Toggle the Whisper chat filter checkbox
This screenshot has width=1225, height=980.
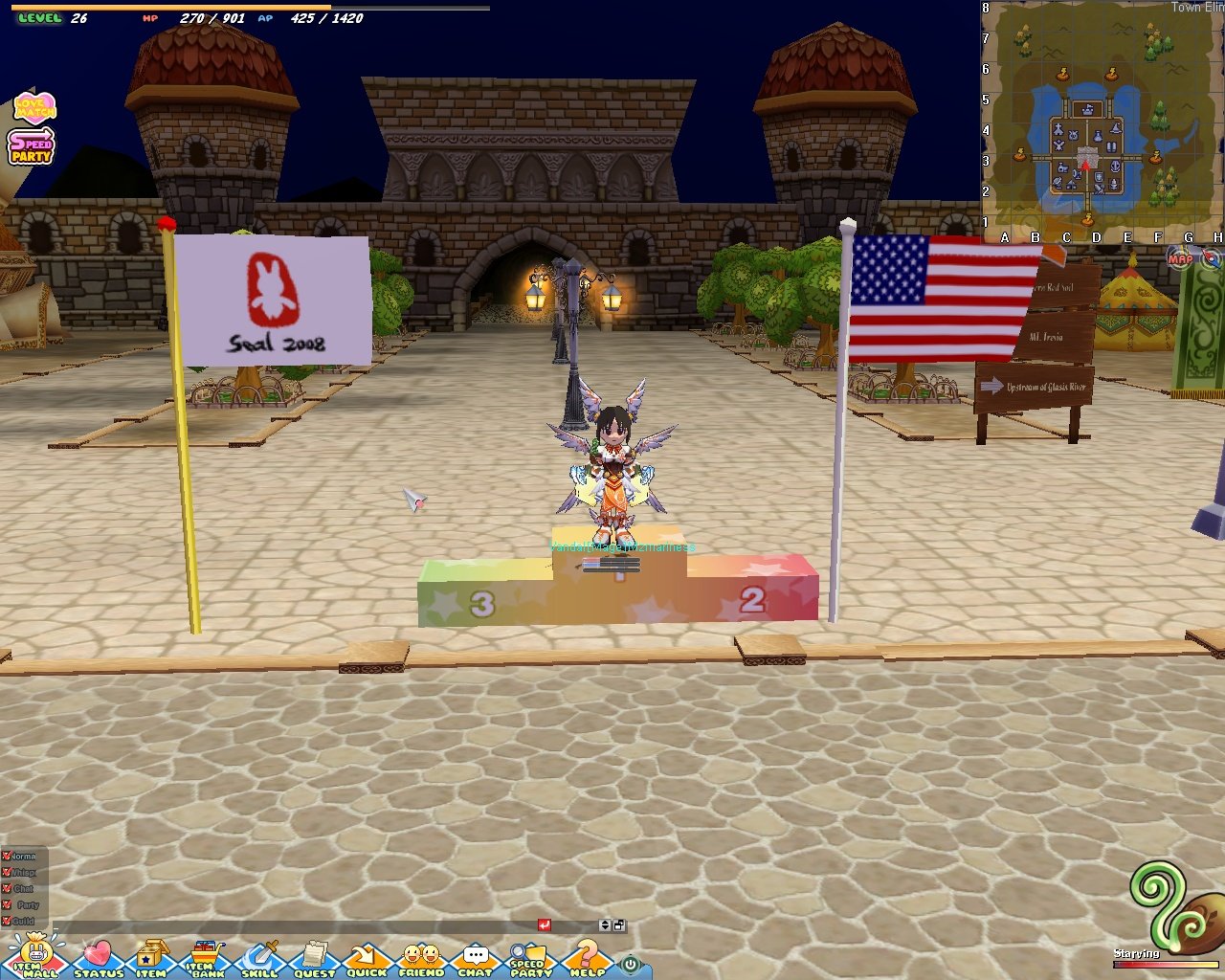tap(7, 873)
